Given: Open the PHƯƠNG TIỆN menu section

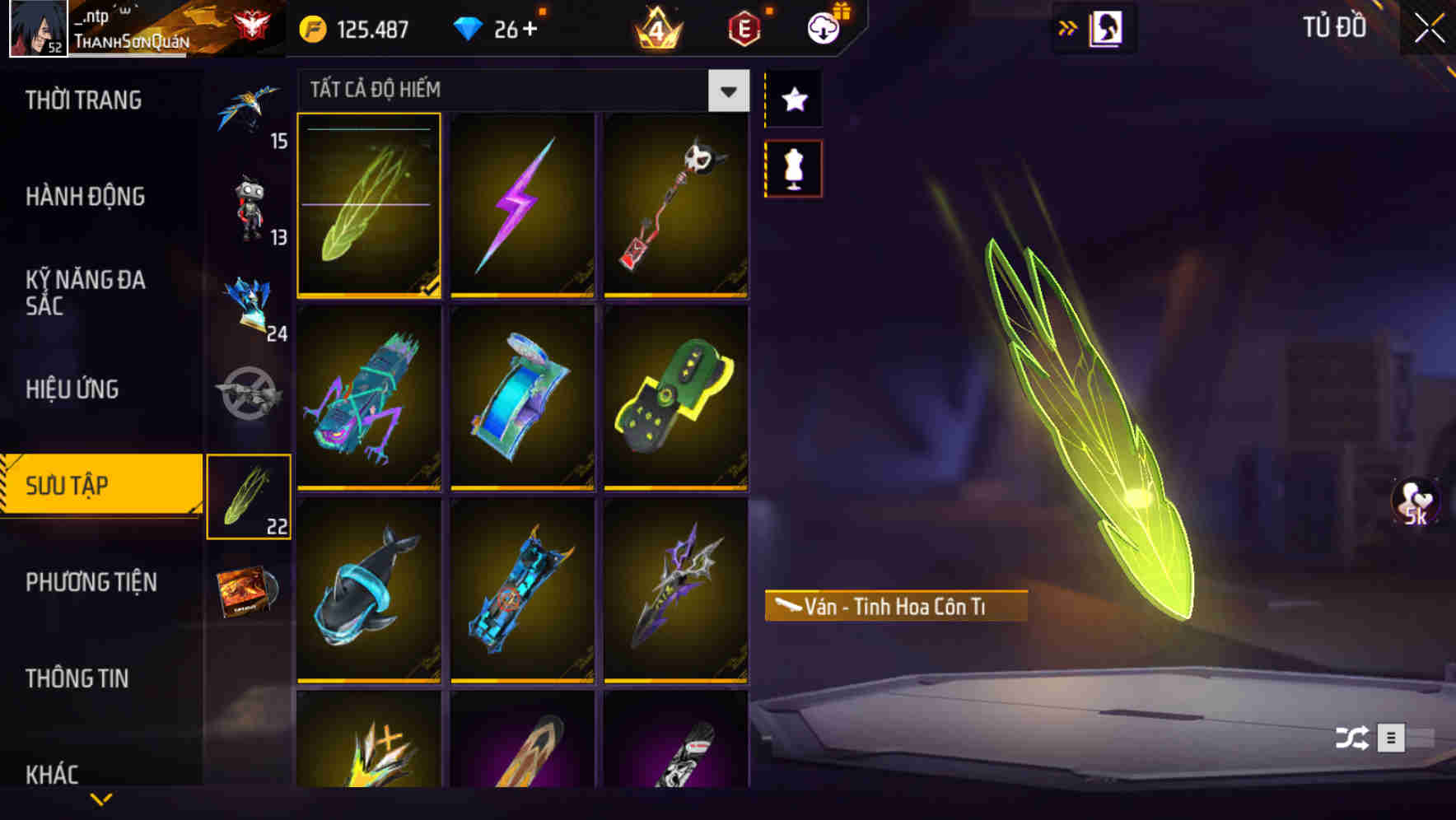Looking at the screenshot, I should [91, 582].
